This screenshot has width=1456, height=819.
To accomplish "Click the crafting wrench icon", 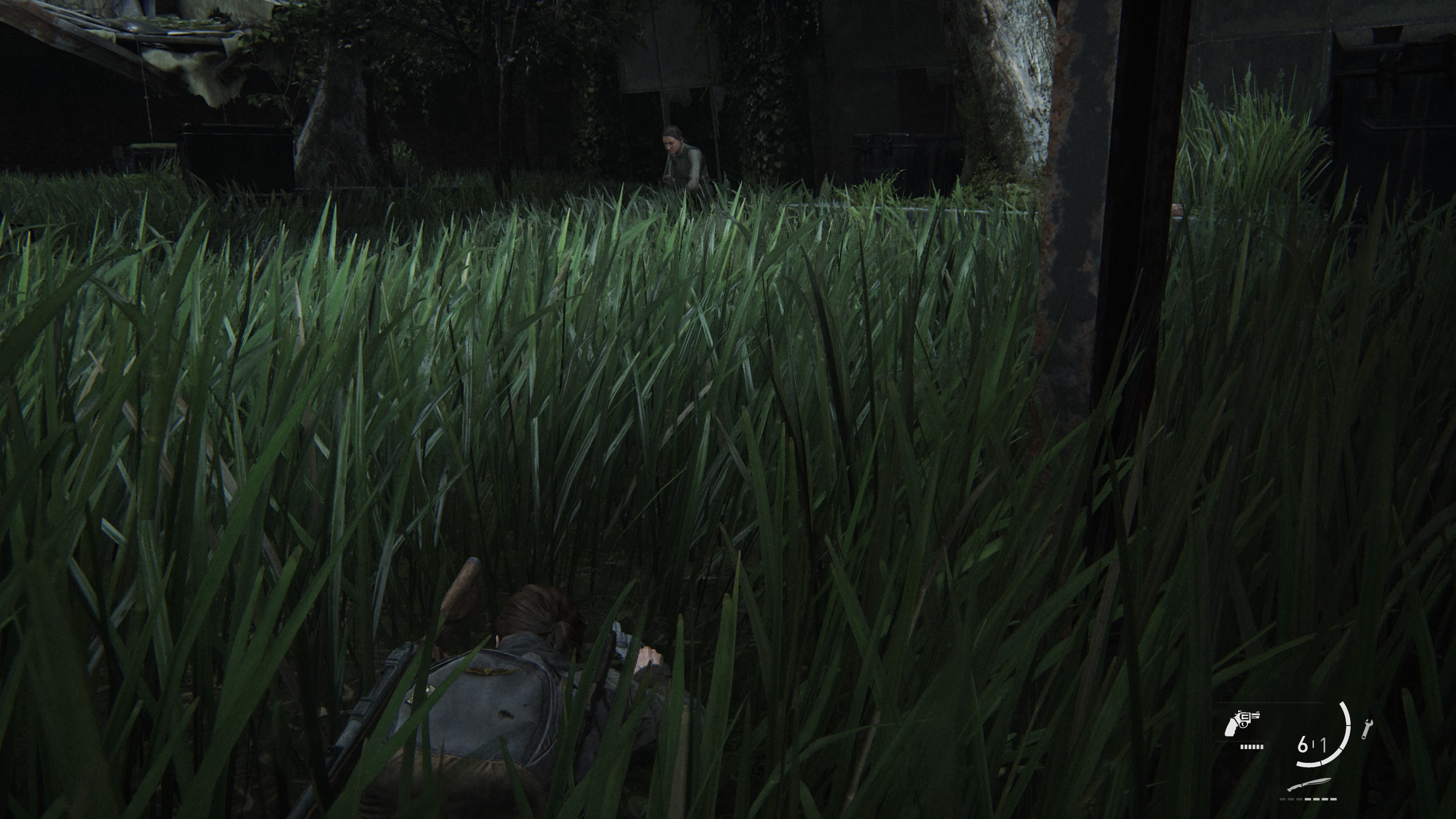I will coord(1367,729).
